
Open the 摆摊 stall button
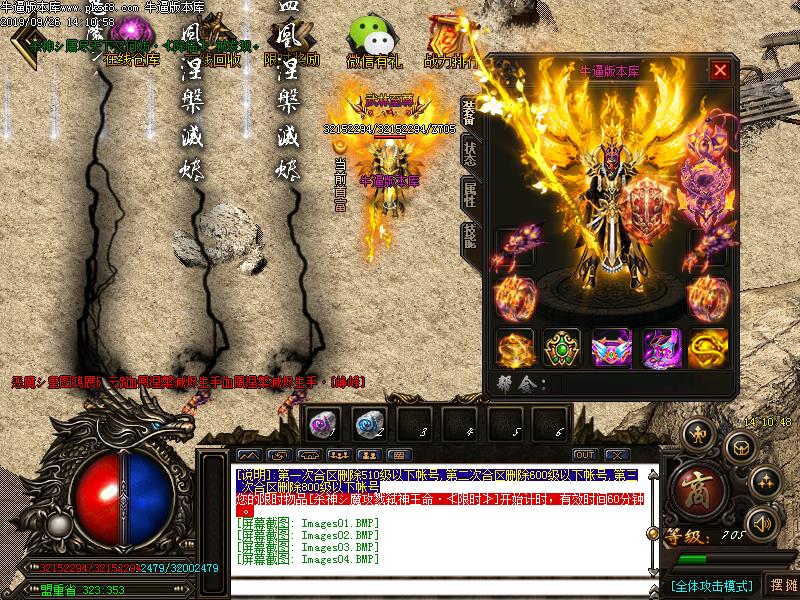(783, 584)
